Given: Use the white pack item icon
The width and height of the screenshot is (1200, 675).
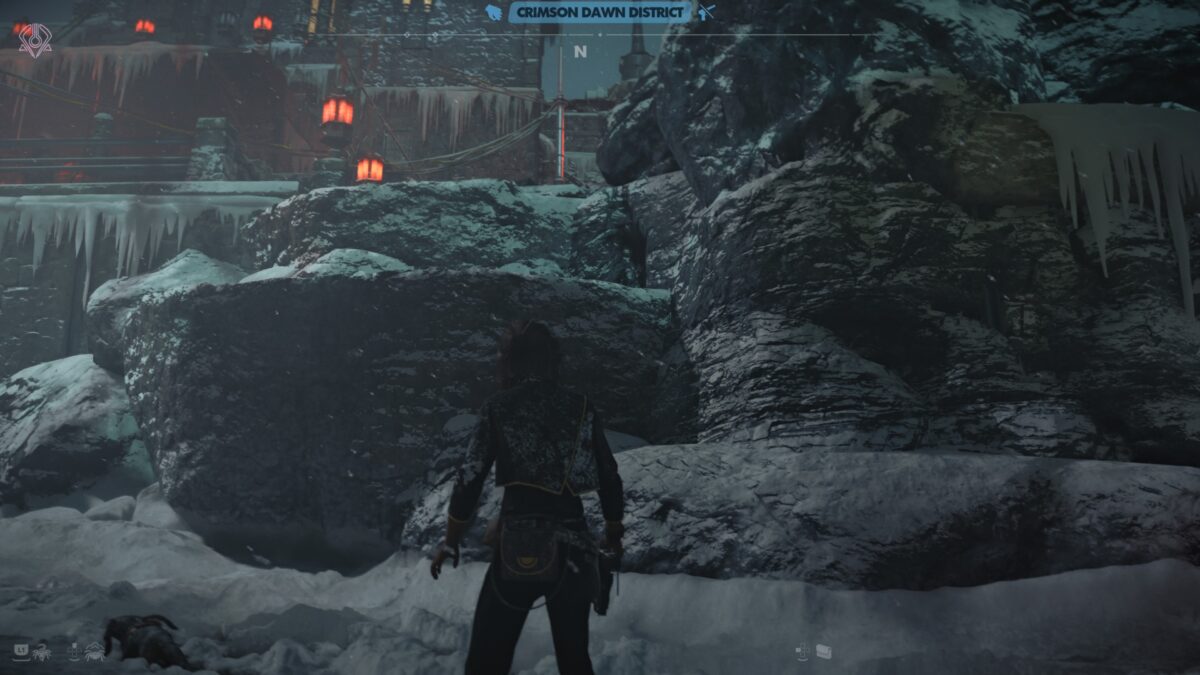Looking at the screenshot, I should coord(823,651).
